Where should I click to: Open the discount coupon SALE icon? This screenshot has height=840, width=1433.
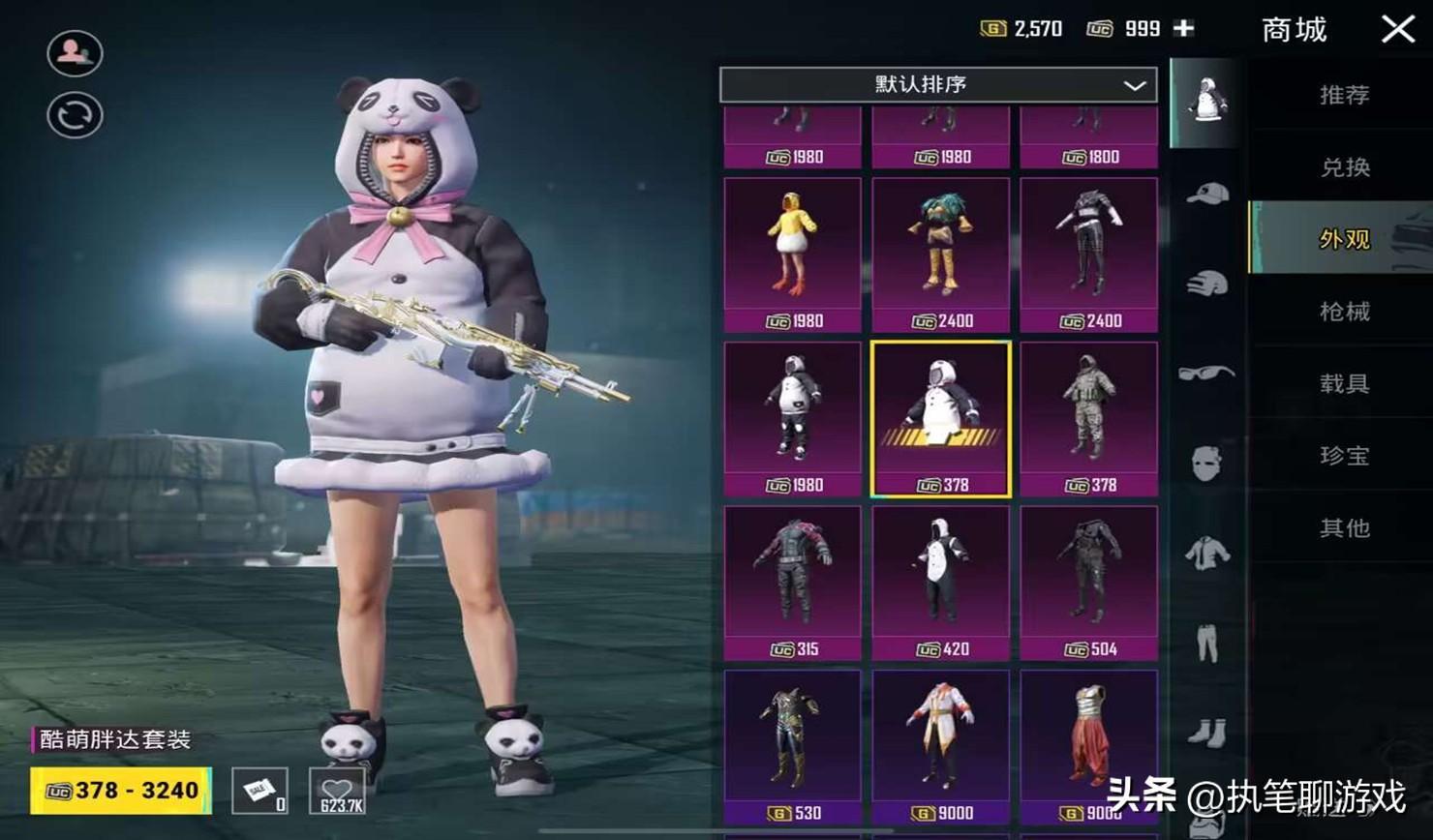[x=259, y=791]
